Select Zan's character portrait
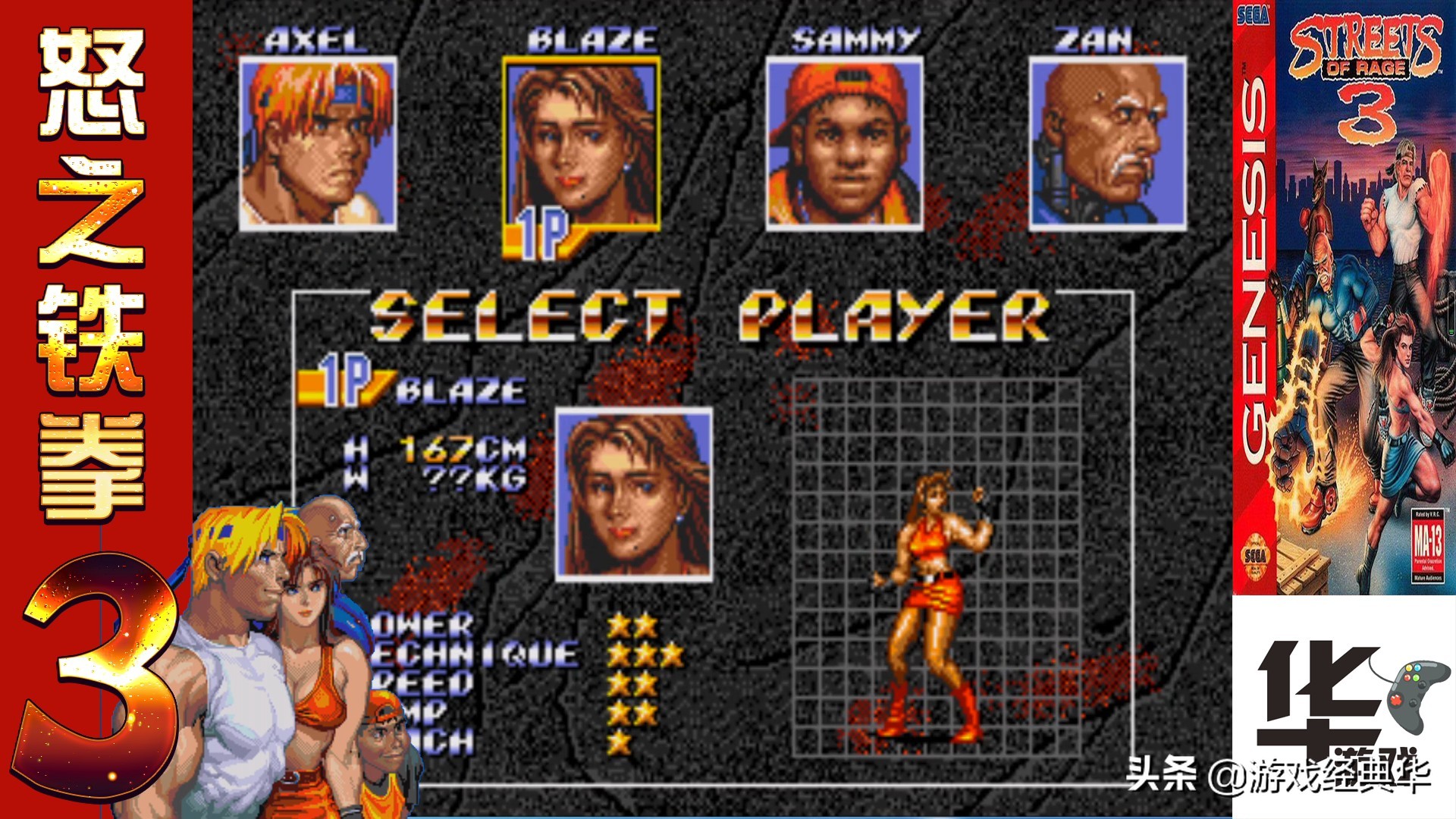The width and height of the screenshot is (1456, 819). [x=1107, y=143]
